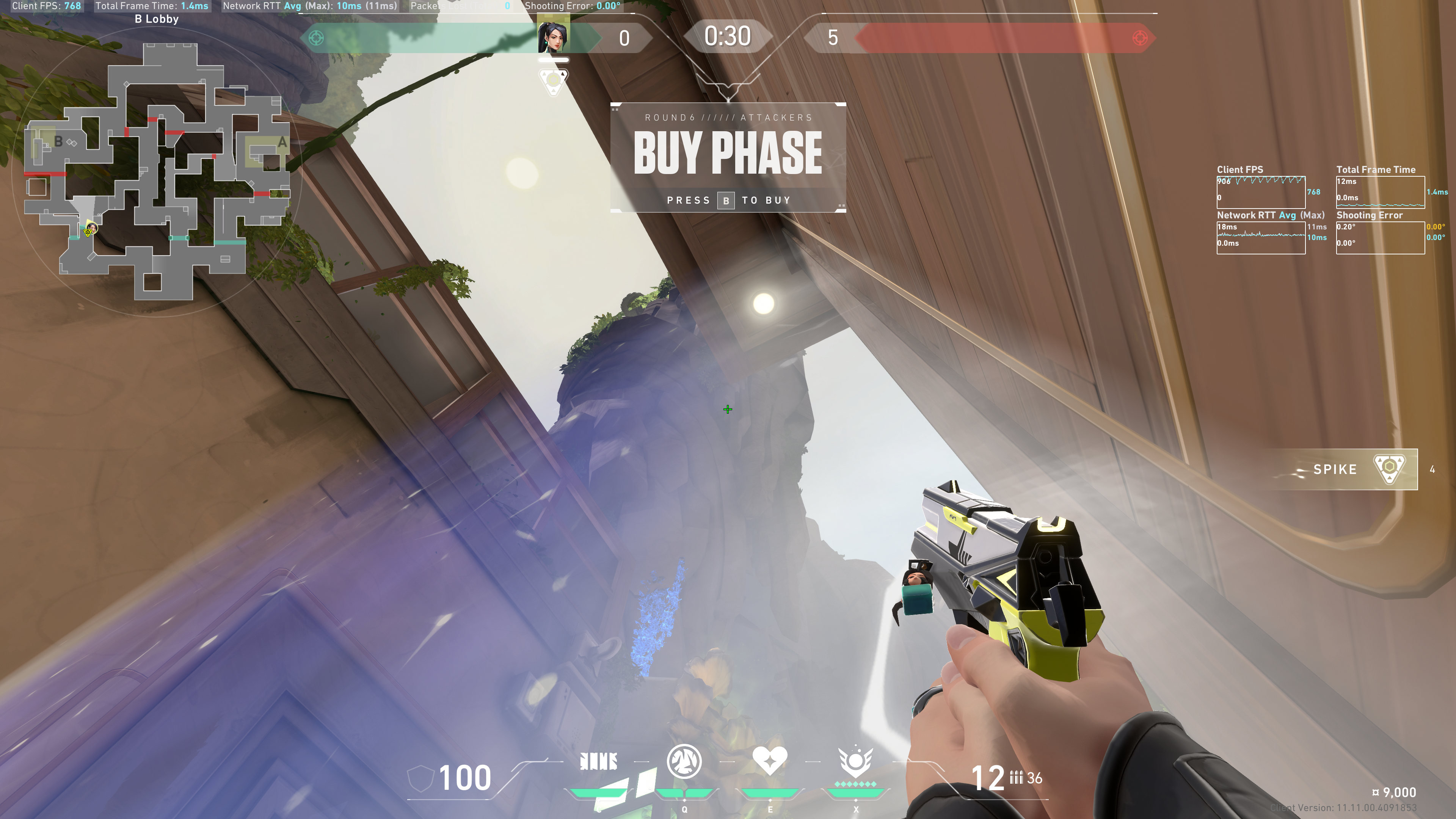Click the spike carrier icon below the portrait

tap(553, 81)
